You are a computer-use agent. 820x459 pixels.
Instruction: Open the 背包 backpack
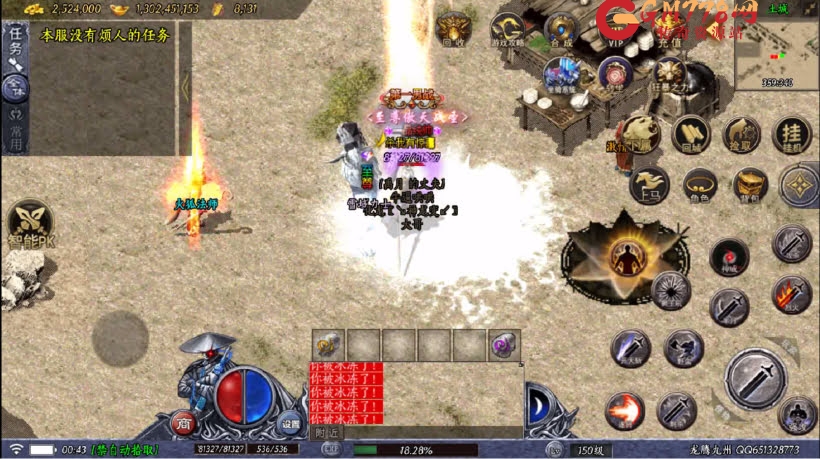click(x=750, y=185)
